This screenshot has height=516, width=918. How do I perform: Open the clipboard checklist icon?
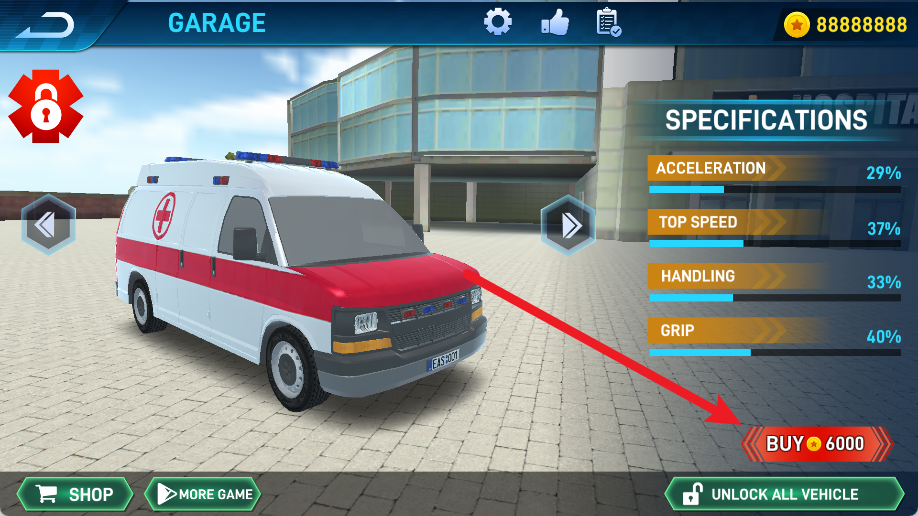click(608, 22)
